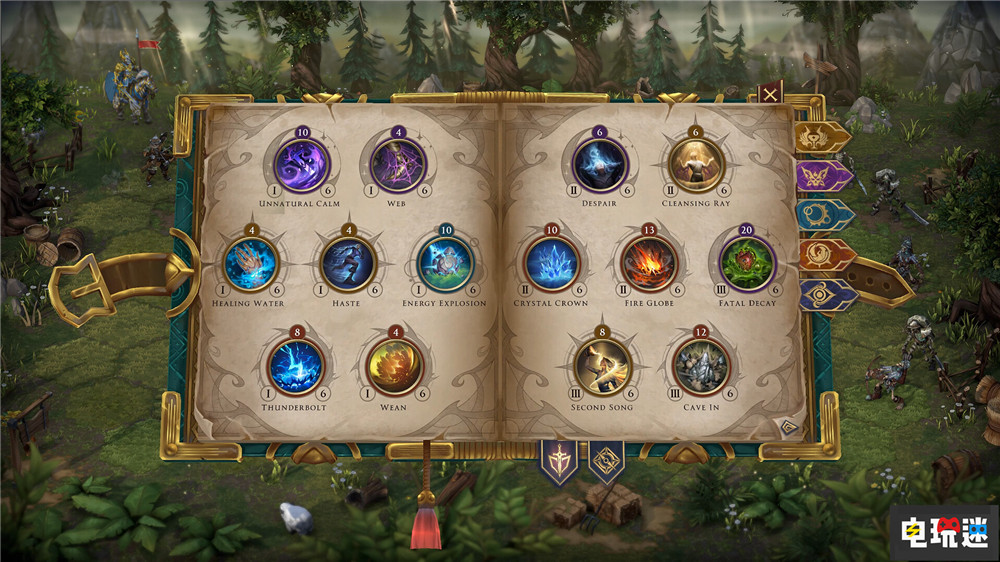The image size is (1000, 562).
Task: Open the orange magic school bookmark
Action: 825,254
